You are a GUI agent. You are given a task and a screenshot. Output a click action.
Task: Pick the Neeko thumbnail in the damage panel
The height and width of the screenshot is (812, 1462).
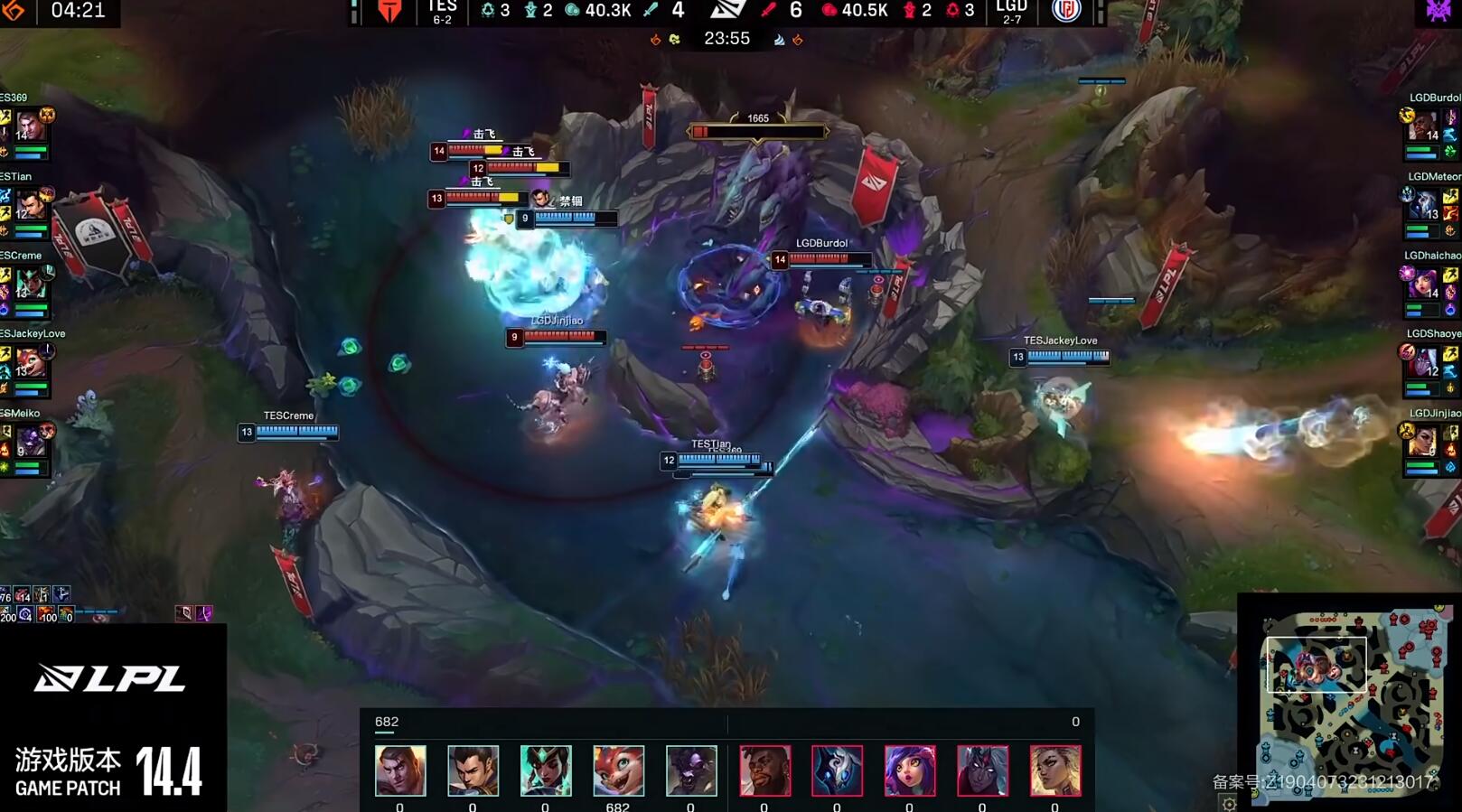(910, 770)
